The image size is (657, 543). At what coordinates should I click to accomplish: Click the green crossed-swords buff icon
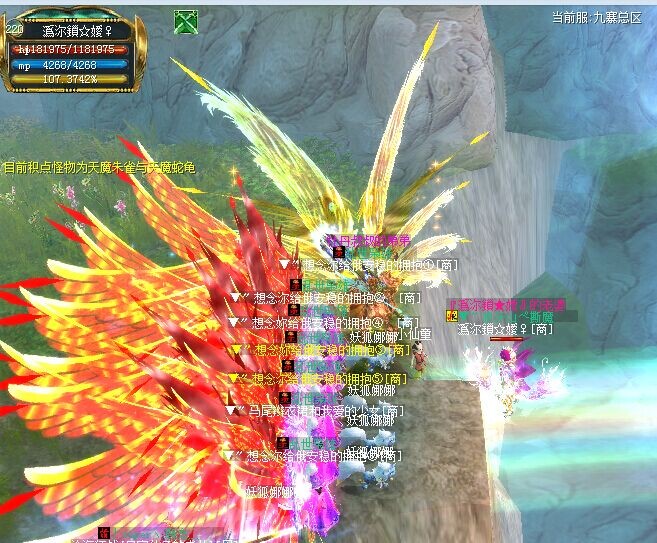coord(185,21)
